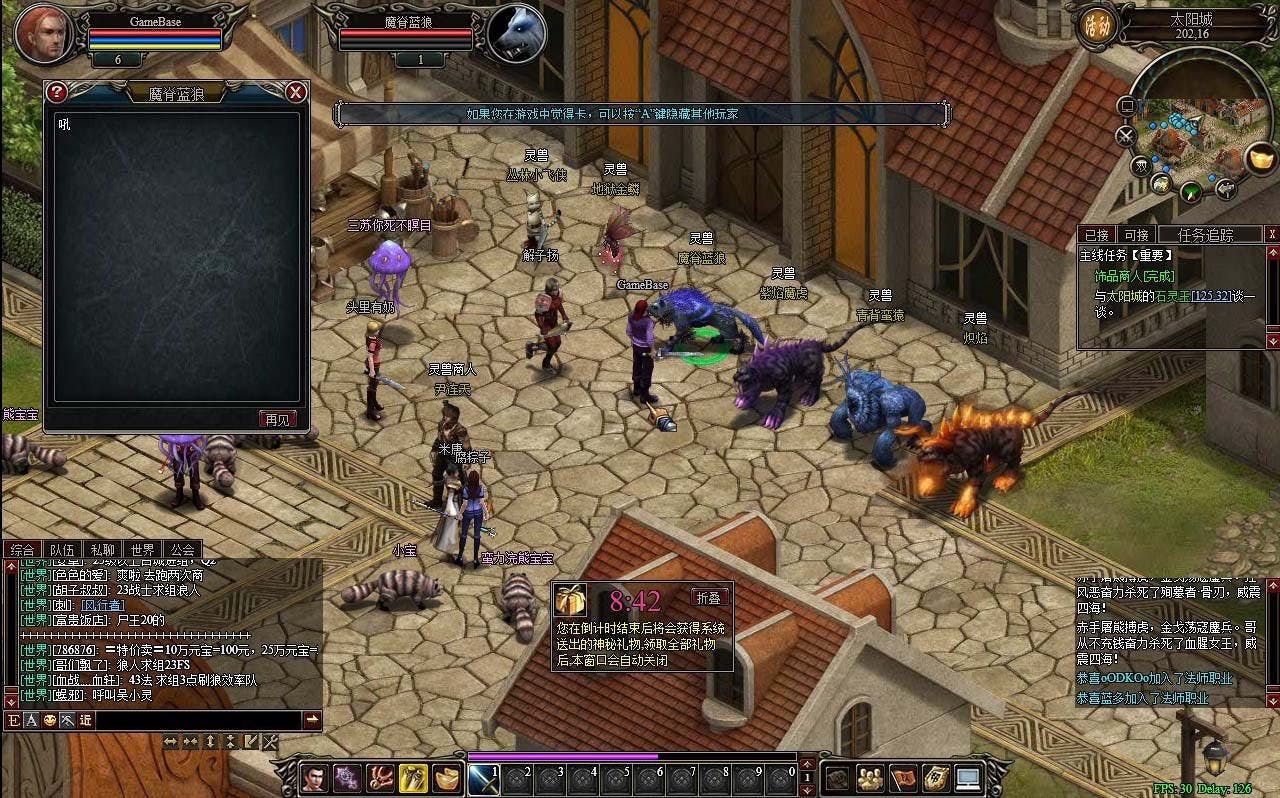Viewport: 1280px width, 798px height.
Task: Click the blue wolf target portrait
Action: coord(517,33)
